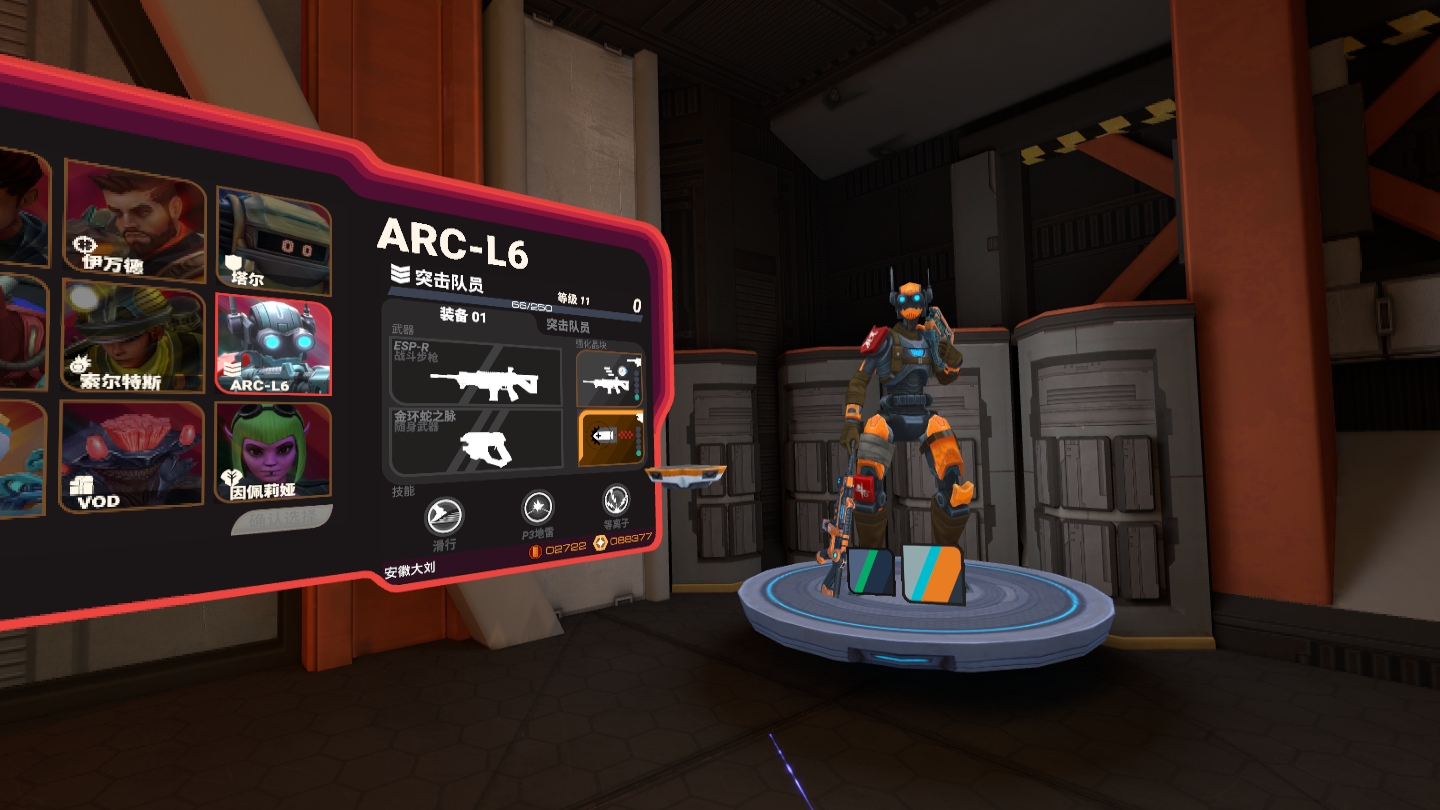View the 滑行 slide skill icon
This screenshot has width=1440, height=810.
(x=444, y=517)
